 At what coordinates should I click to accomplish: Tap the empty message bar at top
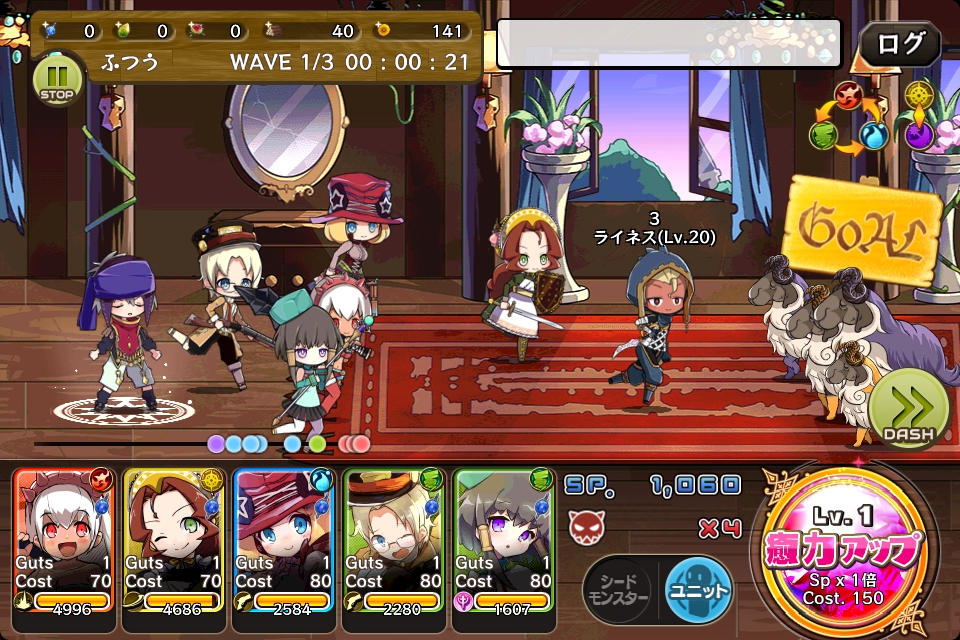click(x=674, y=43)
